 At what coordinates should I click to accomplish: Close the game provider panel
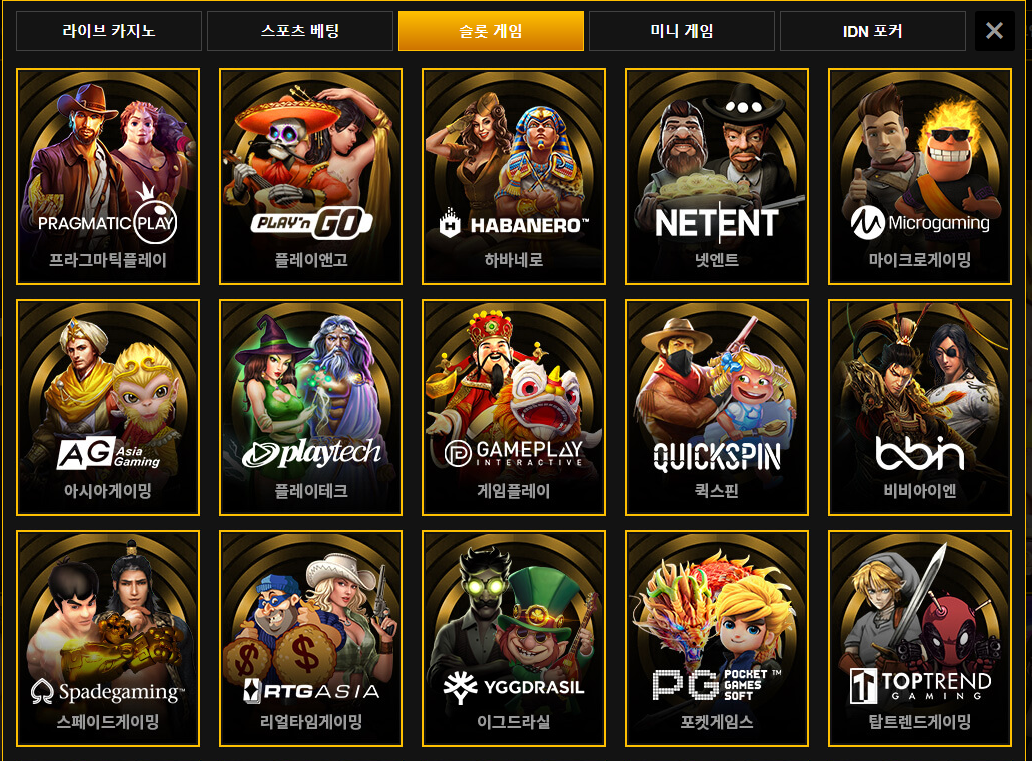[994, 31]
